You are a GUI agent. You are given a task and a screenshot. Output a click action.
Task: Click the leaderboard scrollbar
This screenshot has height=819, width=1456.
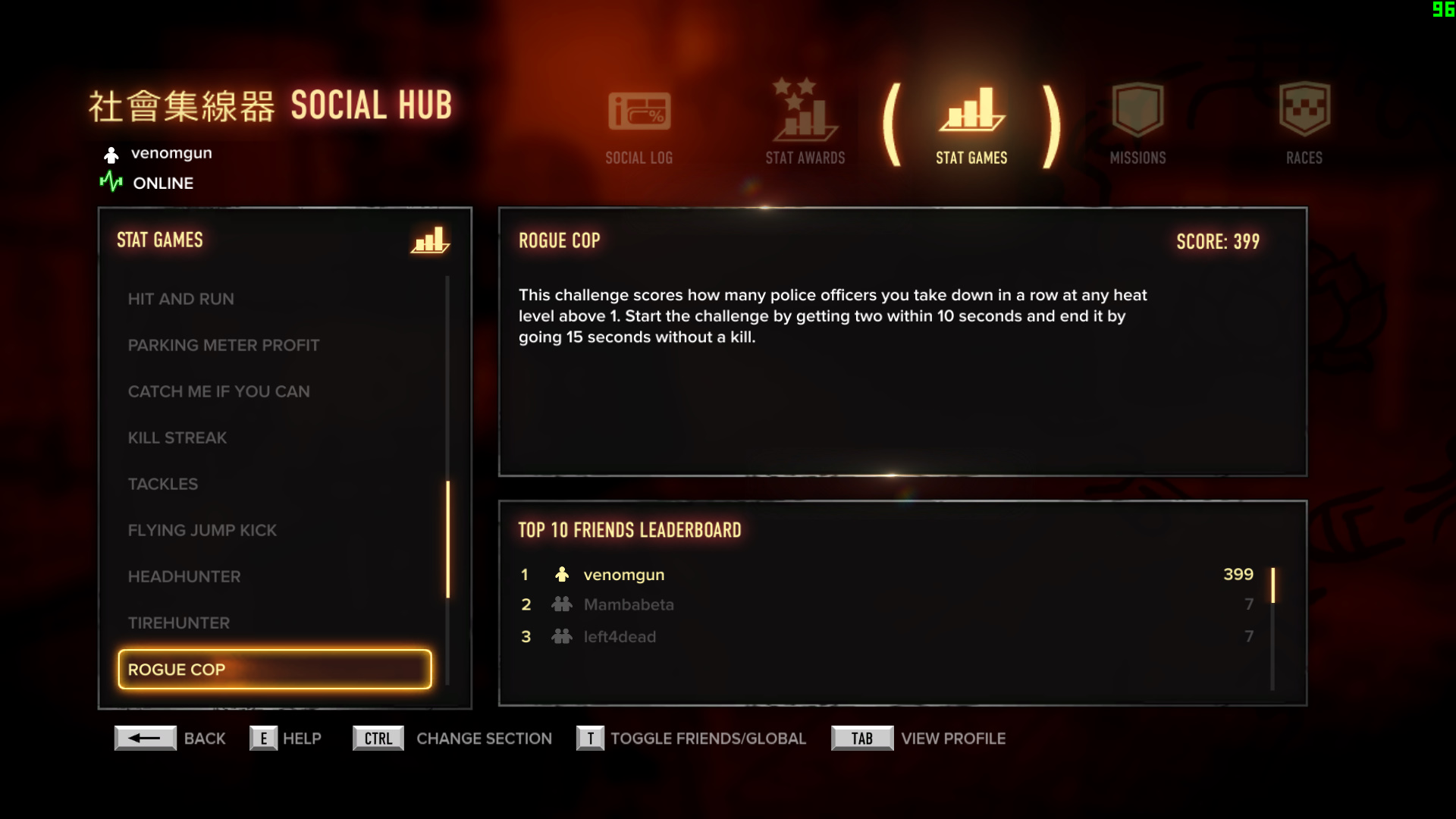tap(1272, 585)
